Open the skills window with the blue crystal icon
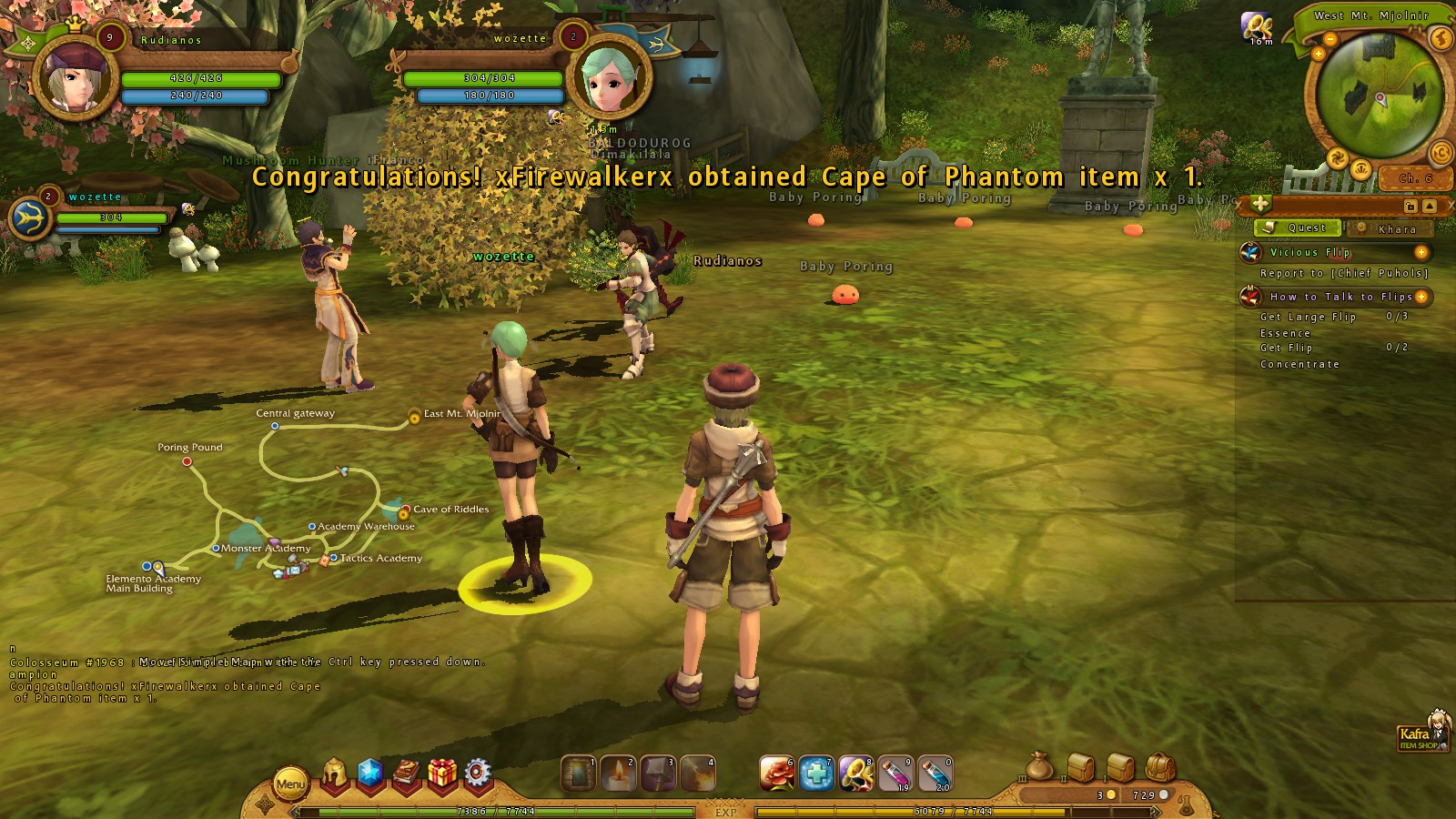1456x819 pixels. coord(369,772)
